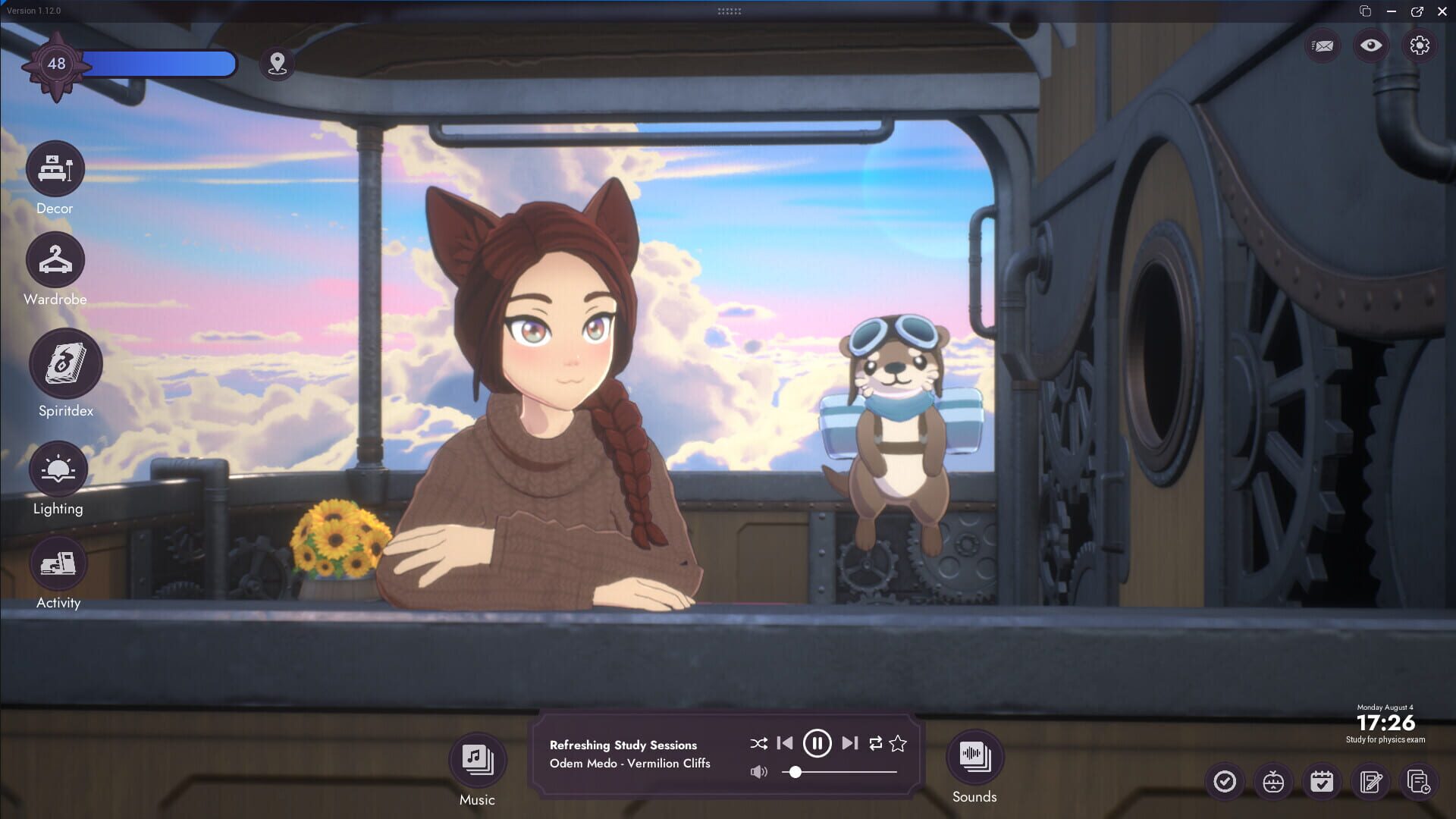Toggle repeat mode for the playlist

(x=874, y=743)
